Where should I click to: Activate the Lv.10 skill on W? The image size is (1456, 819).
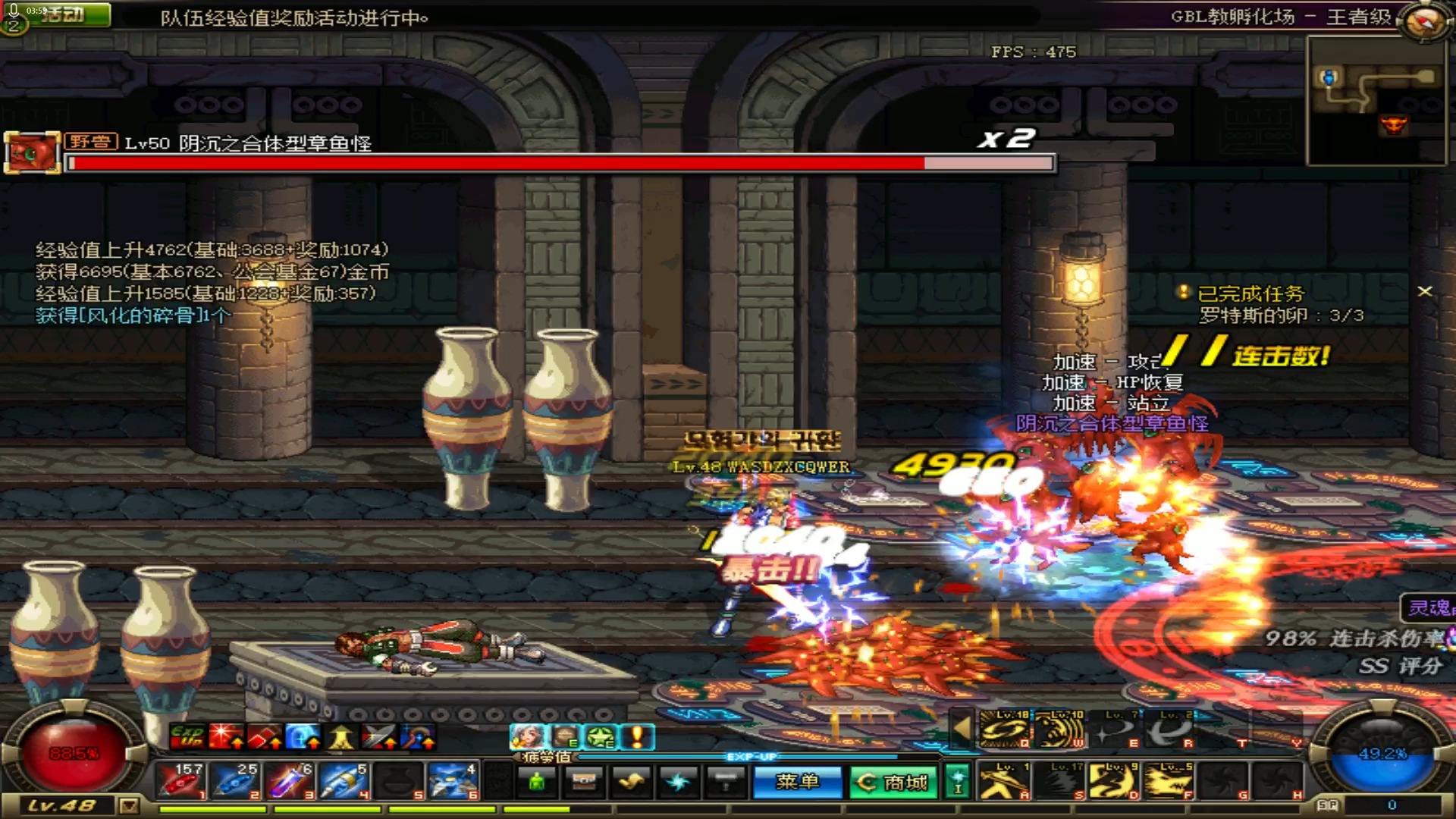(1058, 730)
